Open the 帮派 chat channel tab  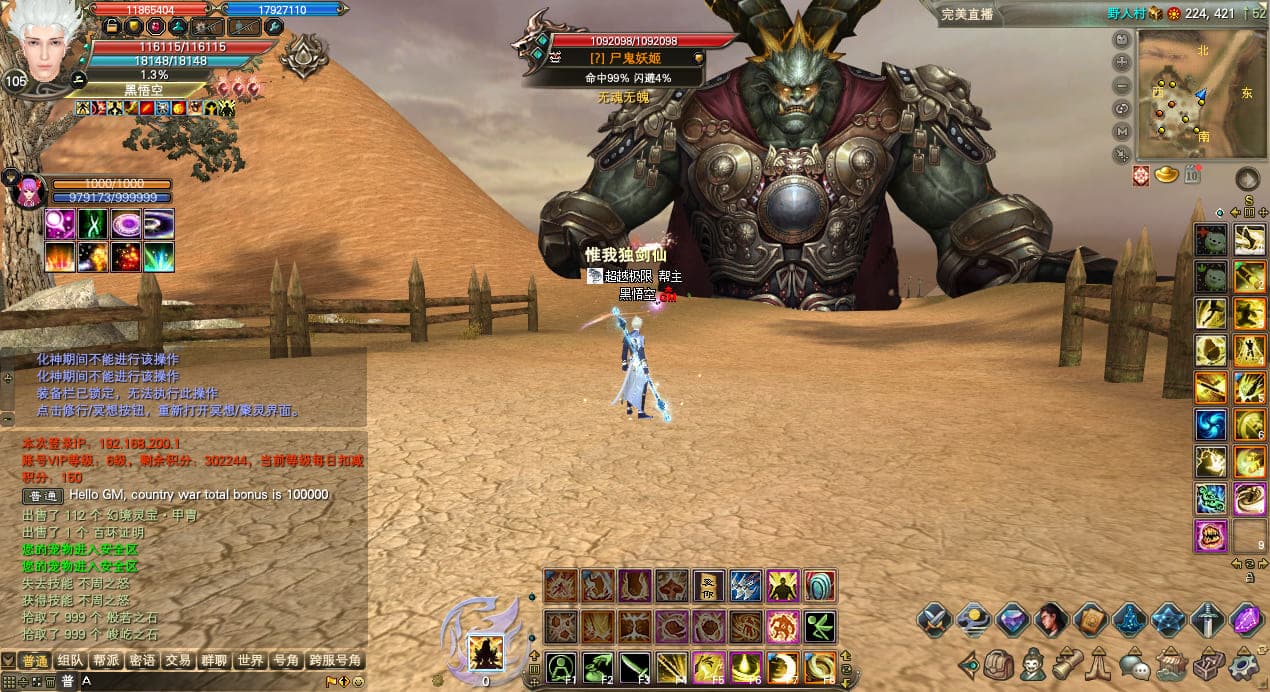[107, 661]
